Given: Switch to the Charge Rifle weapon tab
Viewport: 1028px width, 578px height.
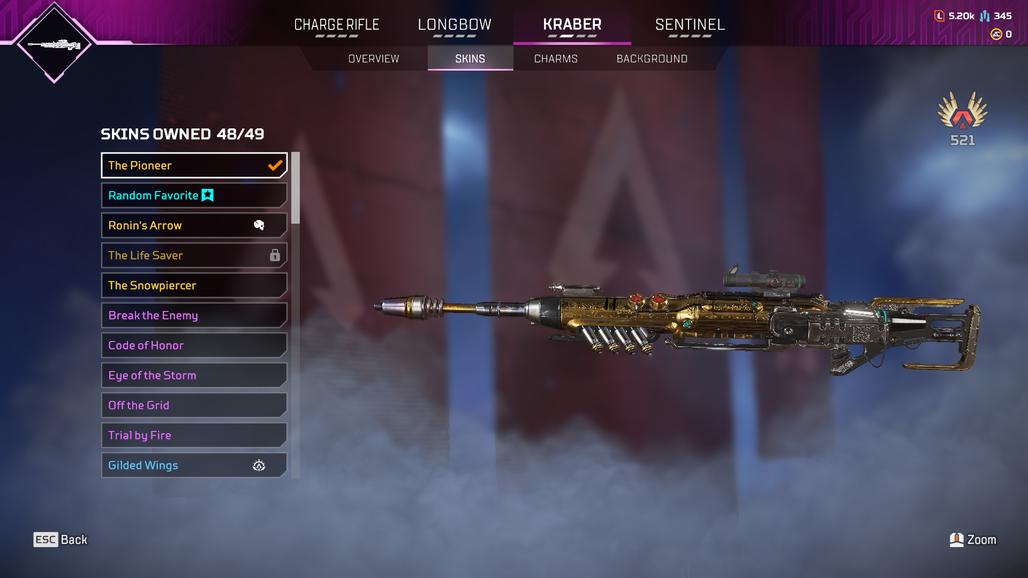Looking at the screenshot, I should tap(336, 25).
